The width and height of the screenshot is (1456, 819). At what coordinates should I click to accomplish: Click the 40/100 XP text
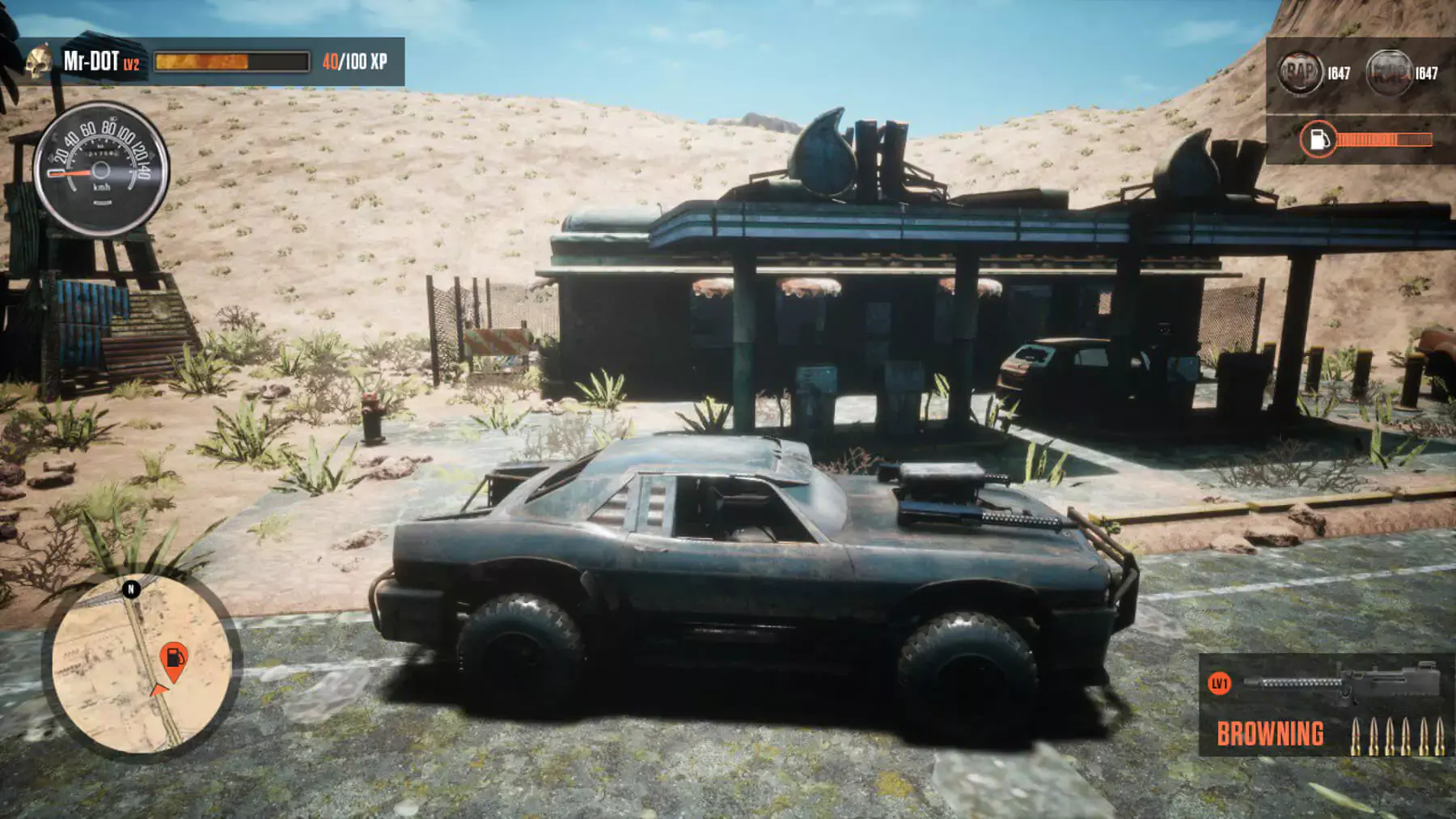[x=356, y=59]
